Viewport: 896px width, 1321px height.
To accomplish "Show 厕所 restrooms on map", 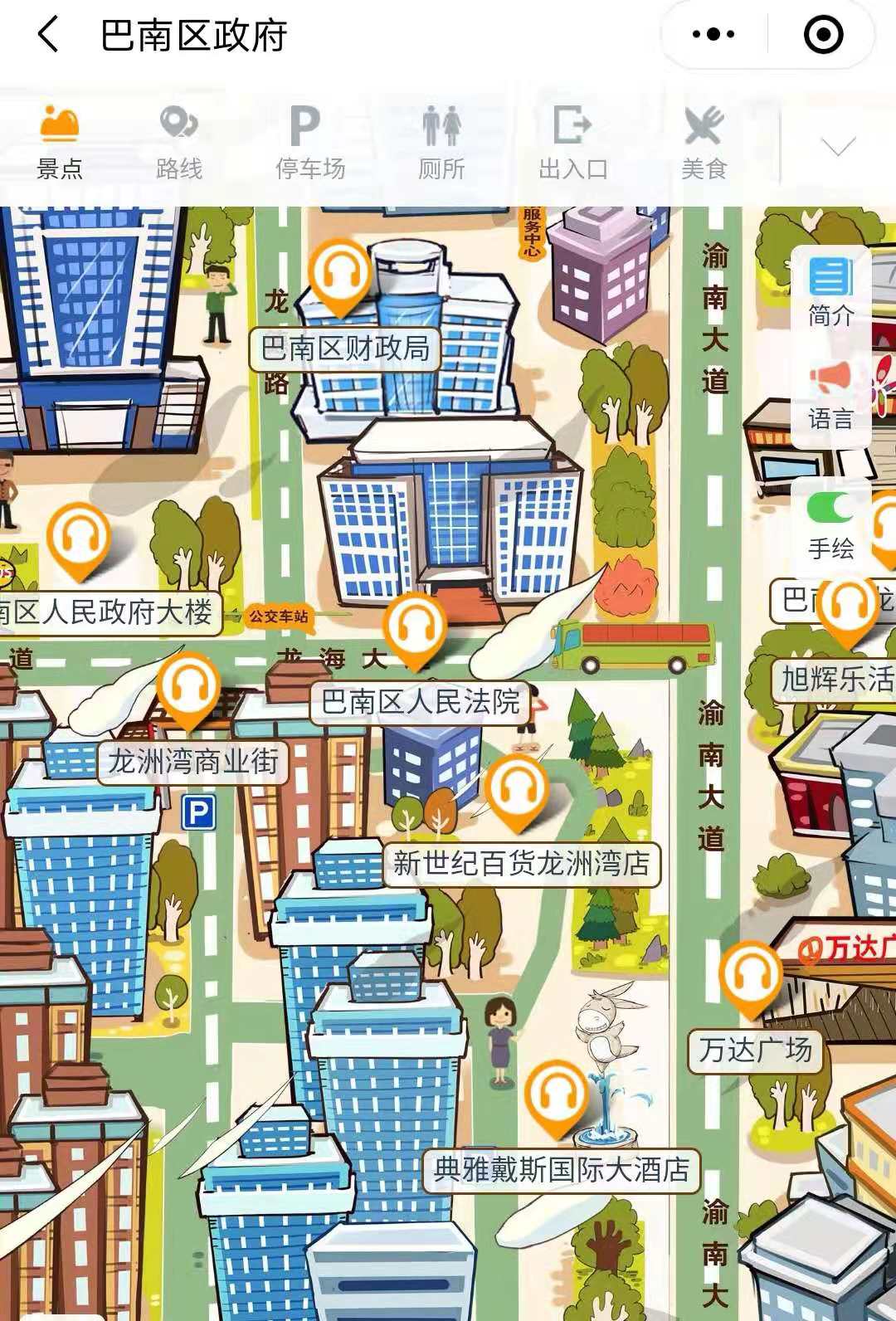I will pyautogui.click(x=441, y=144).
